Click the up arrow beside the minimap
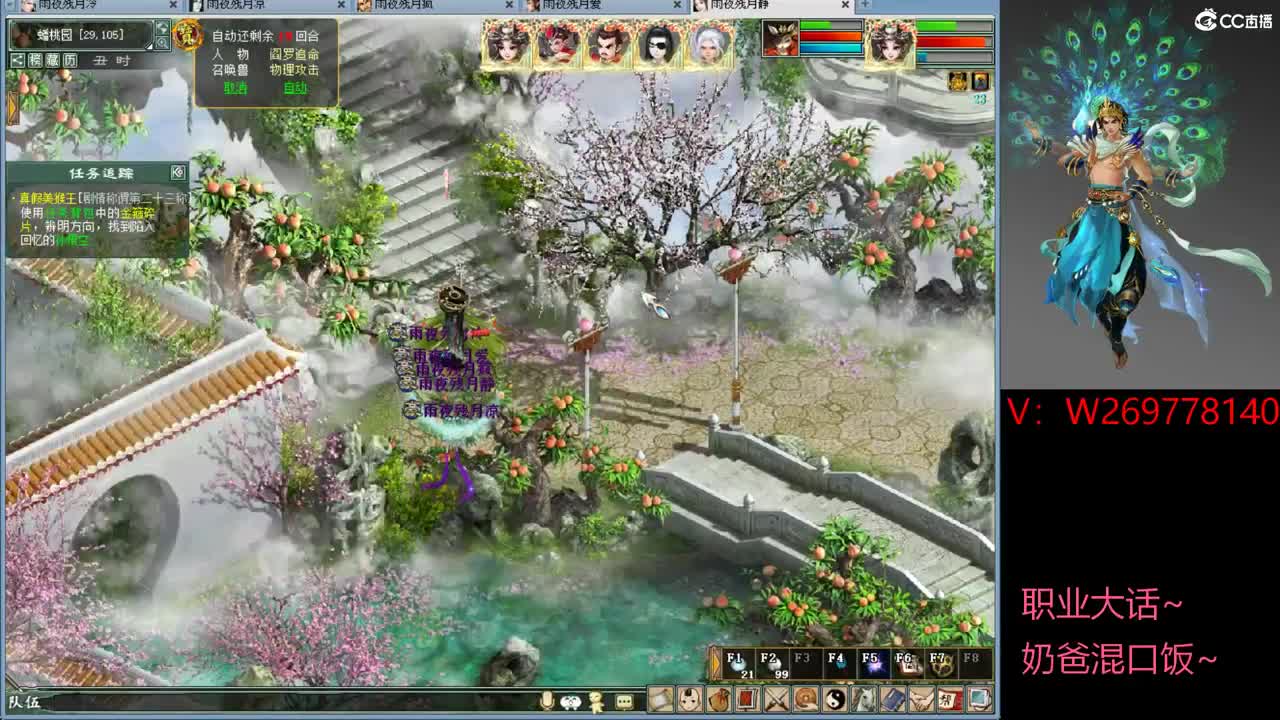The width and height of the screenshot is (1280, 720). point(161,27)
